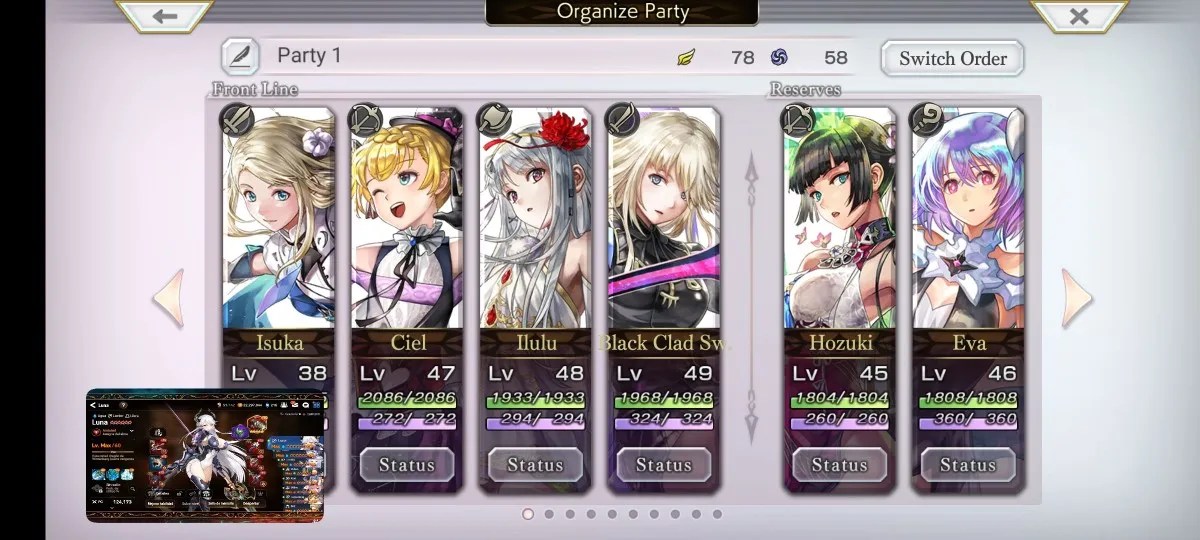Open the Luna video overlay thumbnail
This screenshot has width=1200, height=540.
(x=205, y=455)
